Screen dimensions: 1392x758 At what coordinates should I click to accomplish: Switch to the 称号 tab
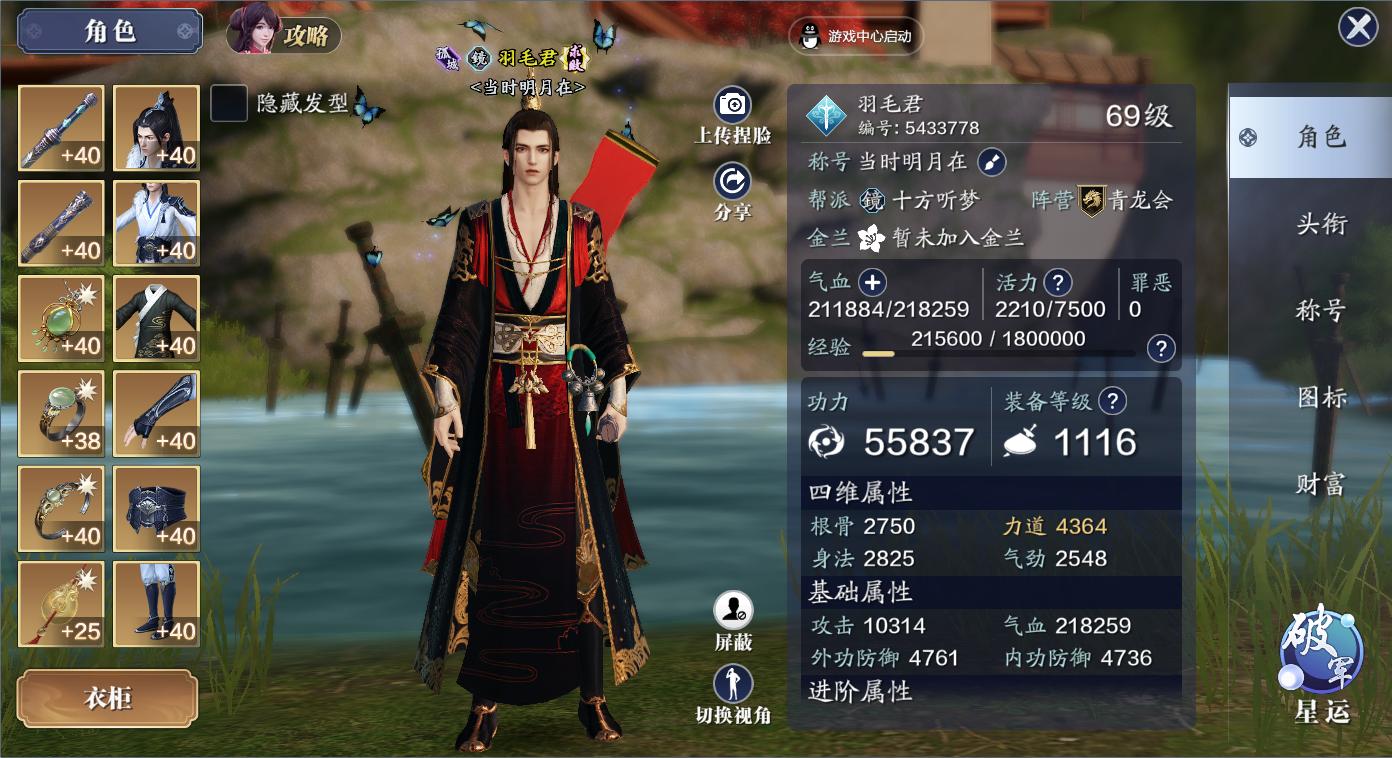pyautogui.click(x=1320, y=311)
